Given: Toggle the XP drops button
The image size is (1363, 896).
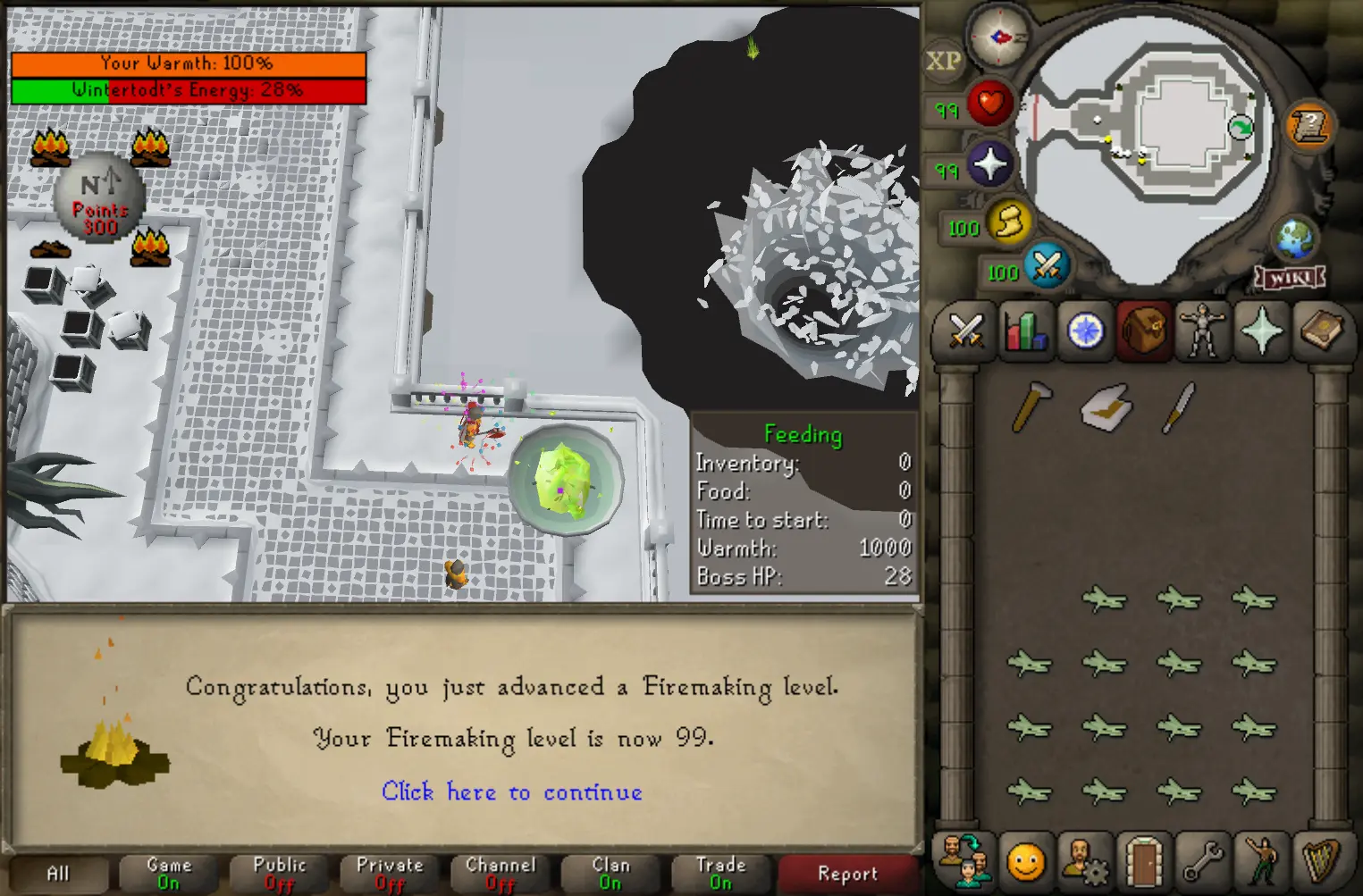Looking at the screenshot, I should (x=943, y=62).
